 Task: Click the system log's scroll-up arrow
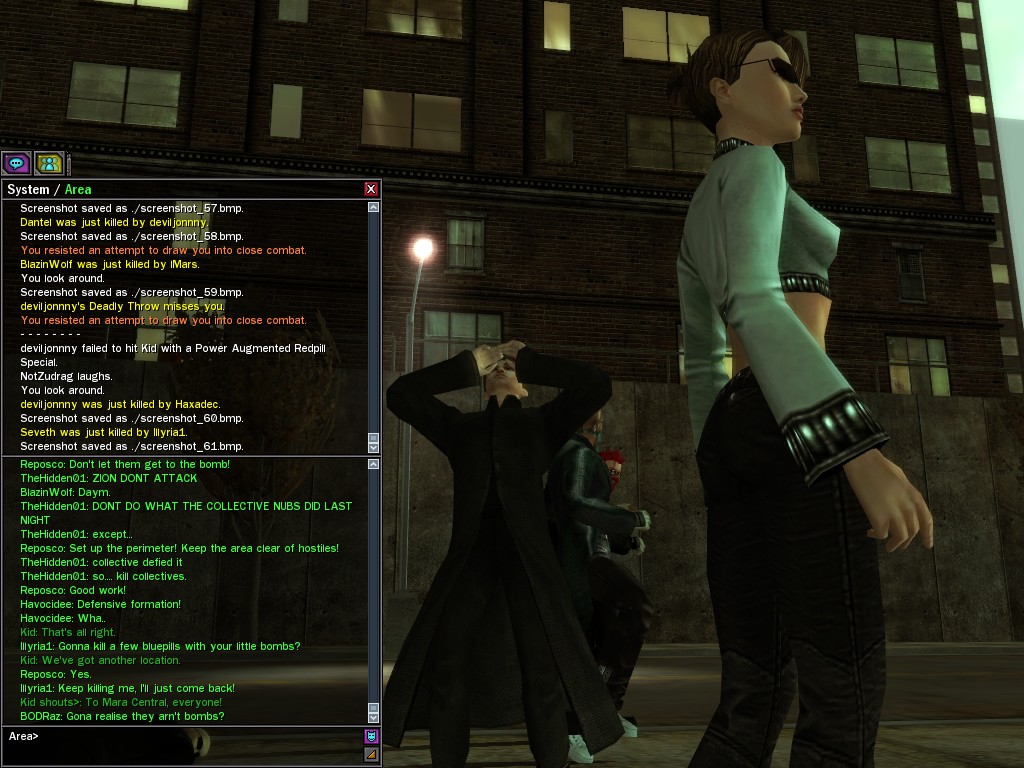(374, 208)
